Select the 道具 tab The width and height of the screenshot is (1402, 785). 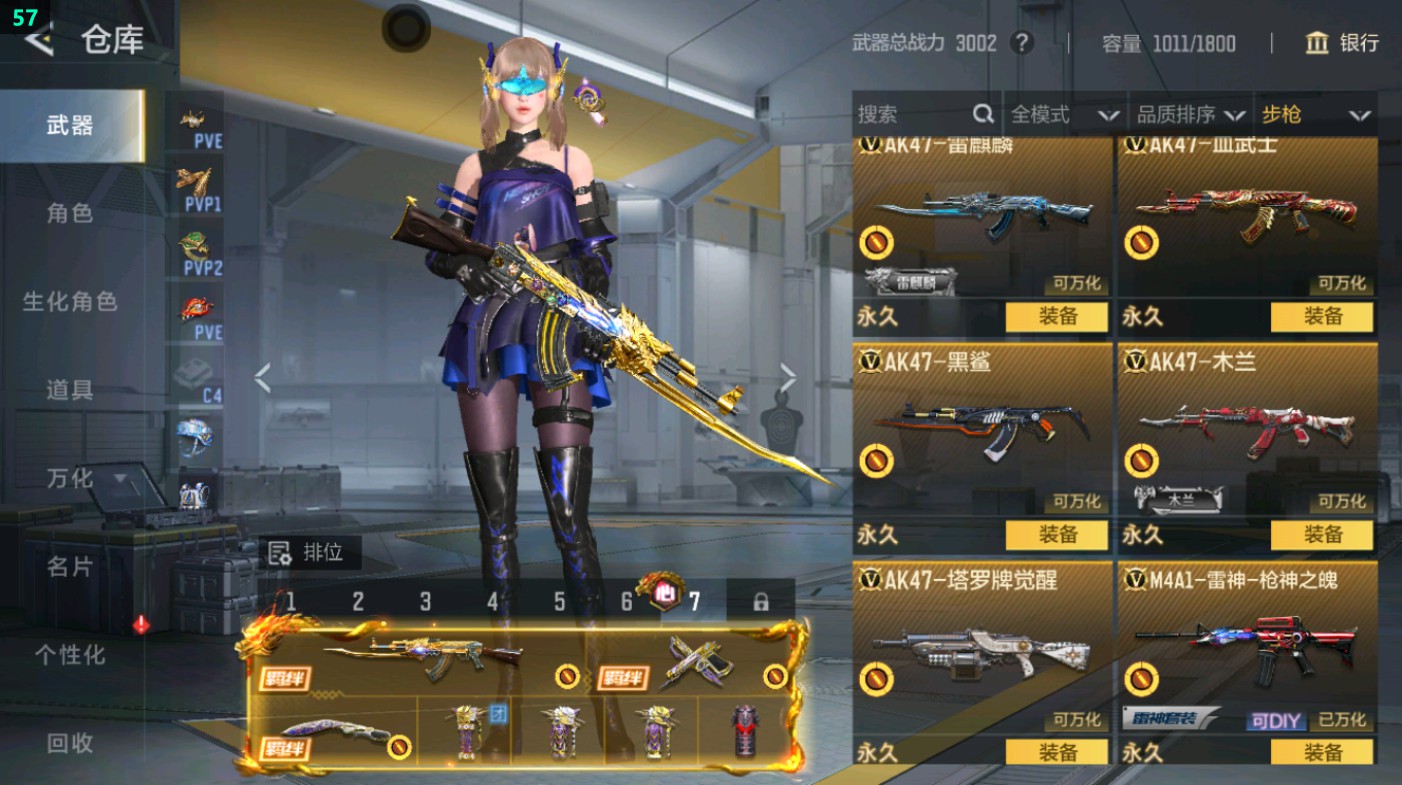70,389
